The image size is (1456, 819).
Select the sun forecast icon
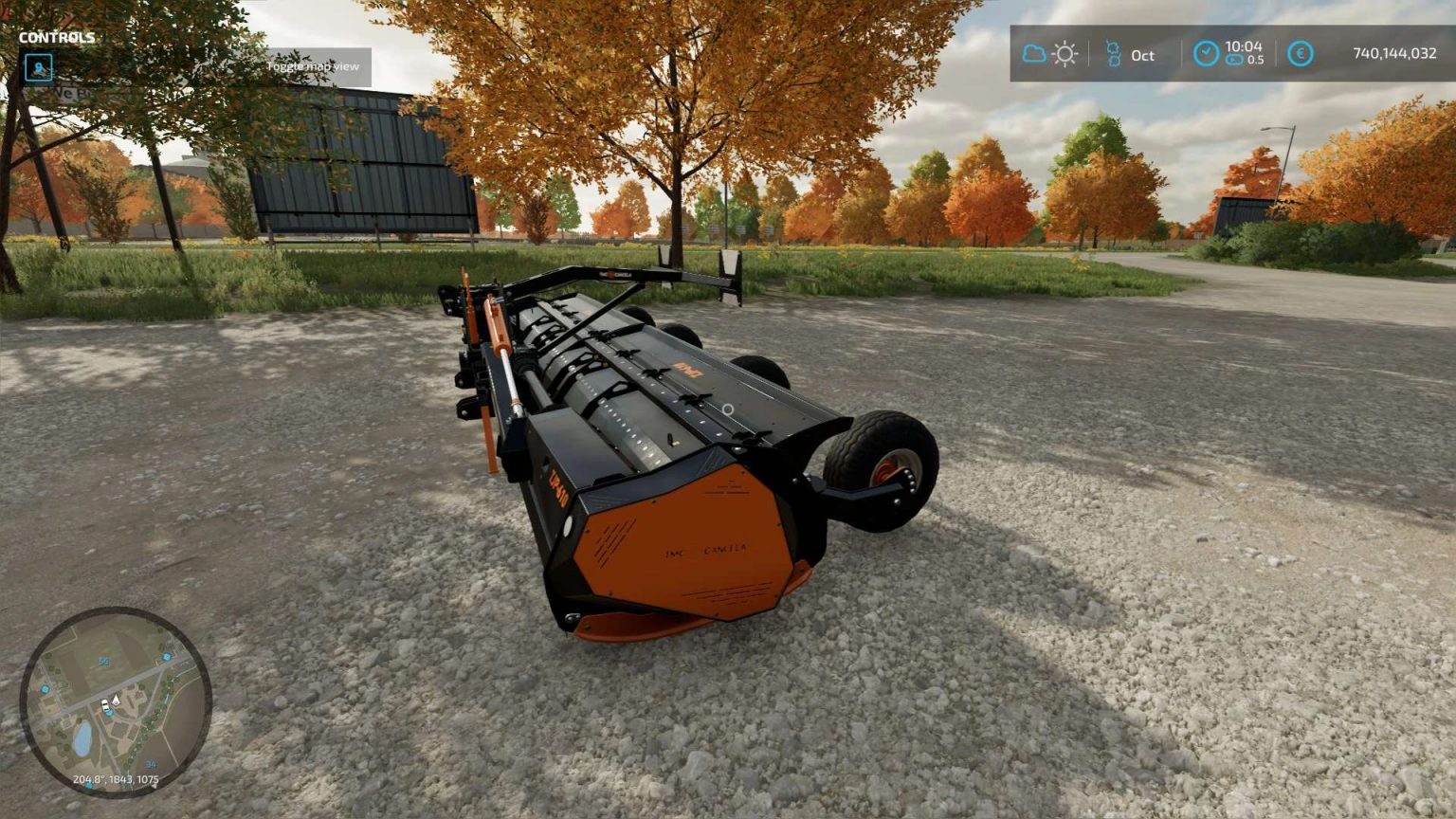pyautogui.click(x=1065, y=55)
